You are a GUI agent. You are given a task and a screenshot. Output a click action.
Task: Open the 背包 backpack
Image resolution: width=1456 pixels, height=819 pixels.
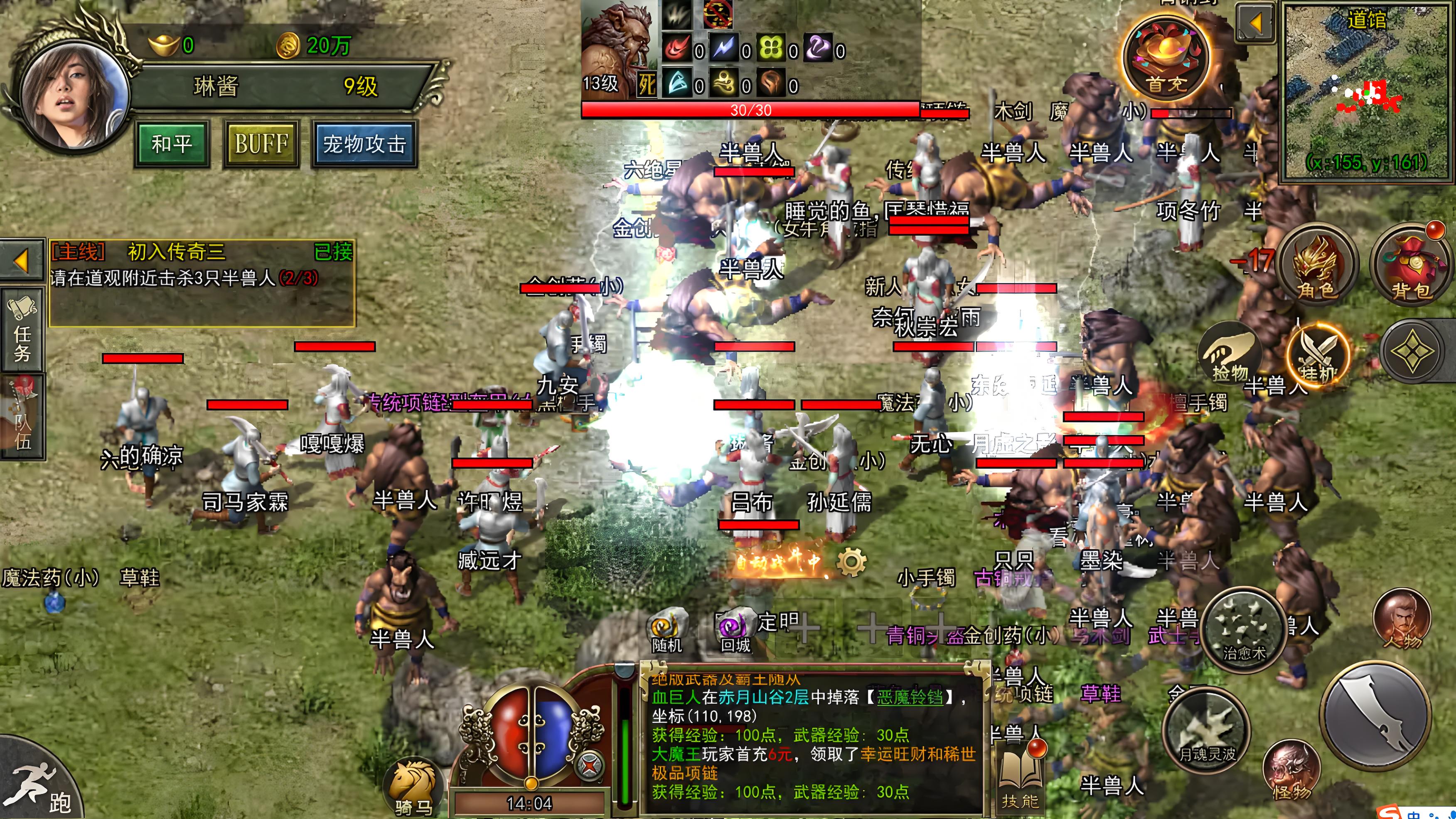click(1411, 266)
